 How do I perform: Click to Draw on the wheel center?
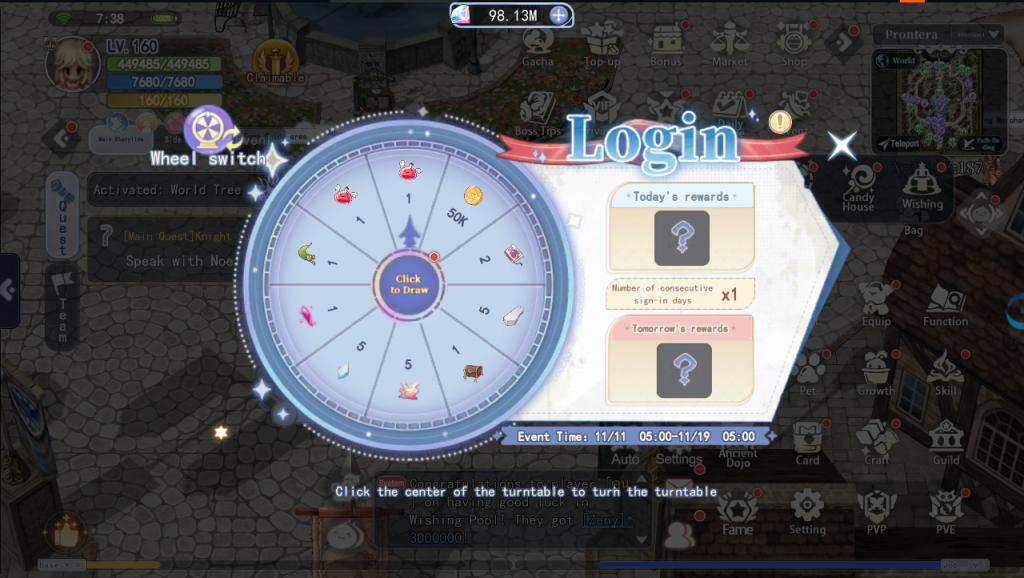[408, 284]
